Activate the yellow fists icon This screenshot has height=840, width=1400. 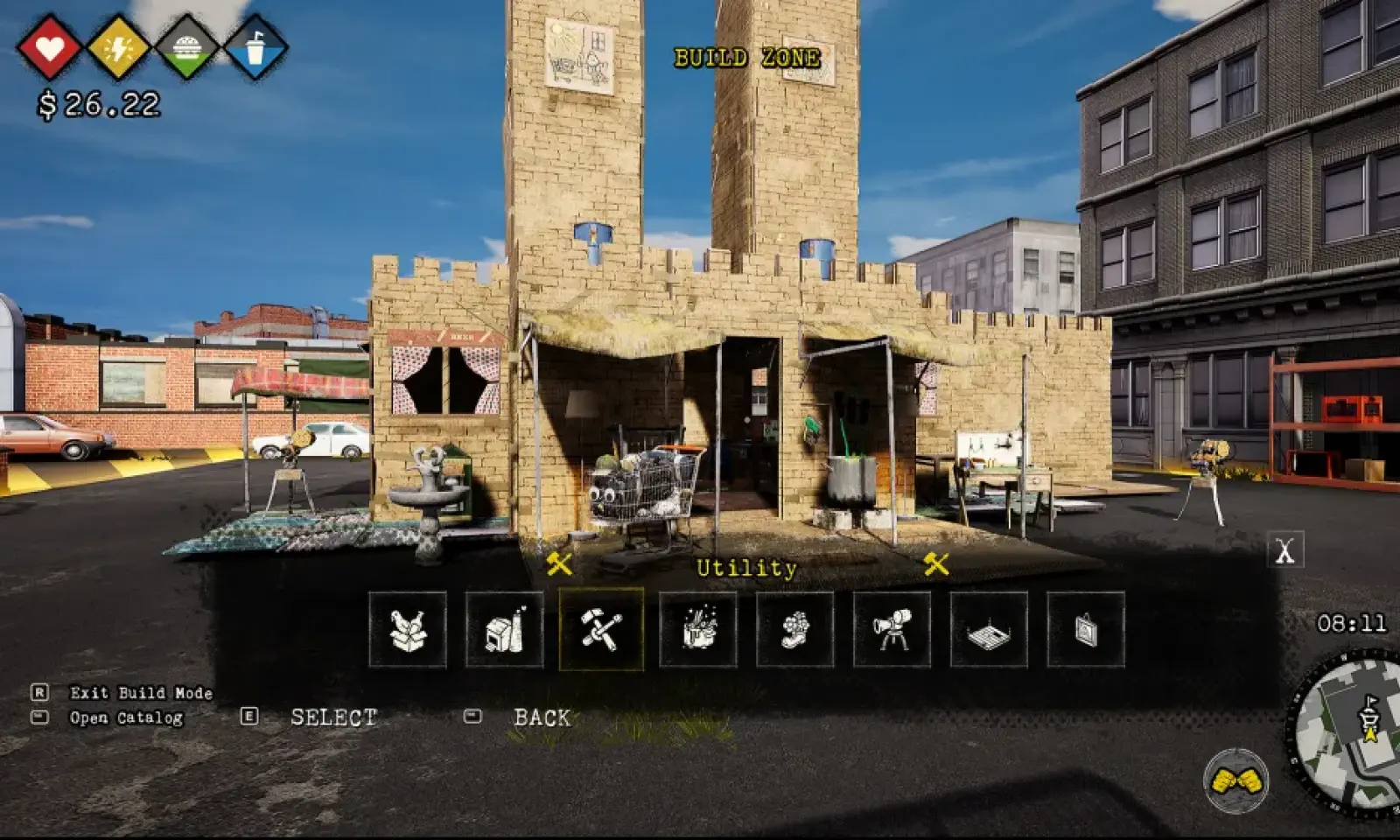click(x=1235, y=780)
